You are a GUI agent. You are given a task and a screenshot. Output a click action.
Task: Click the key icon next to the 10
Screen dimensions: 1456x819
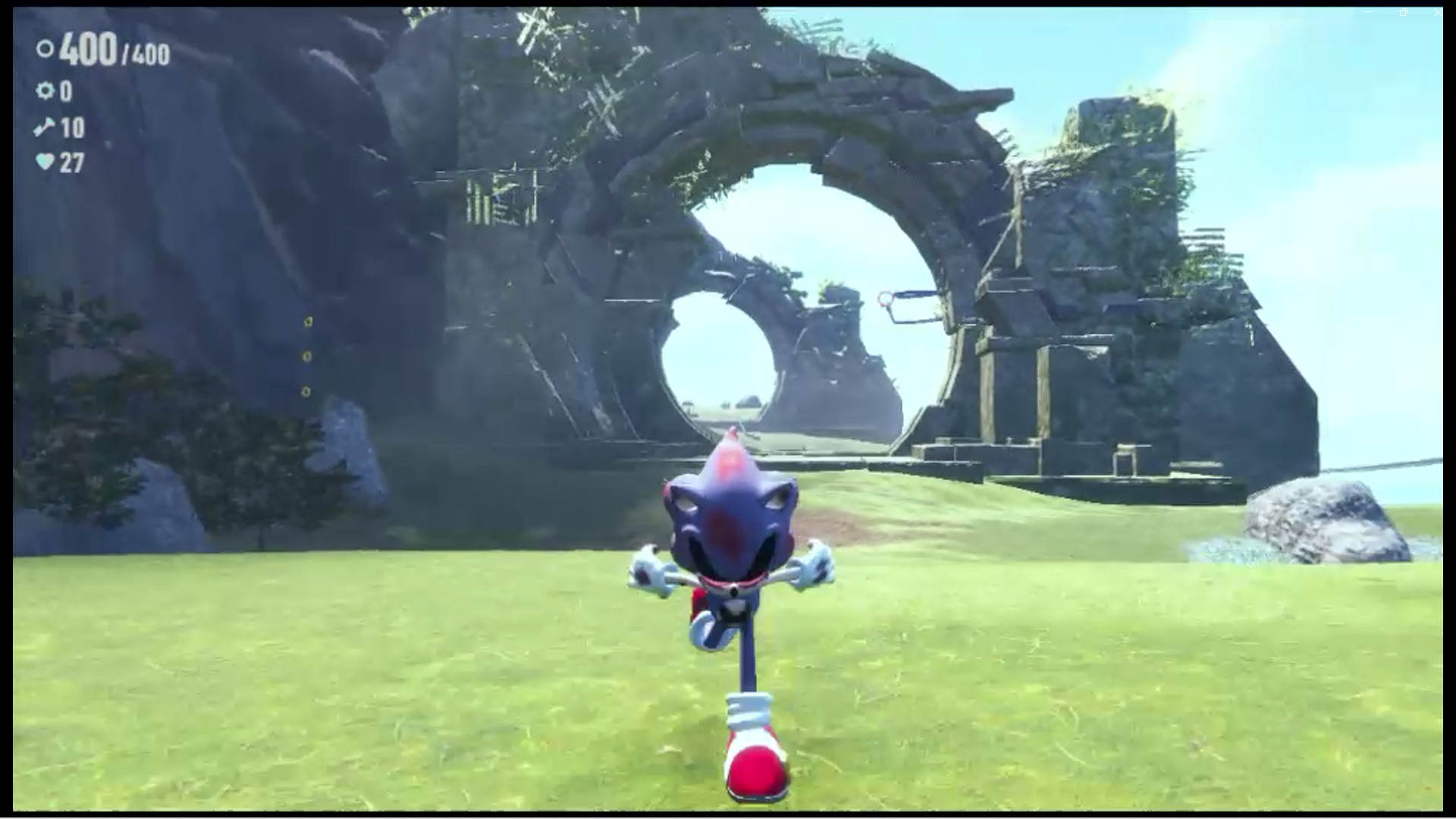(x=44, y=125)
